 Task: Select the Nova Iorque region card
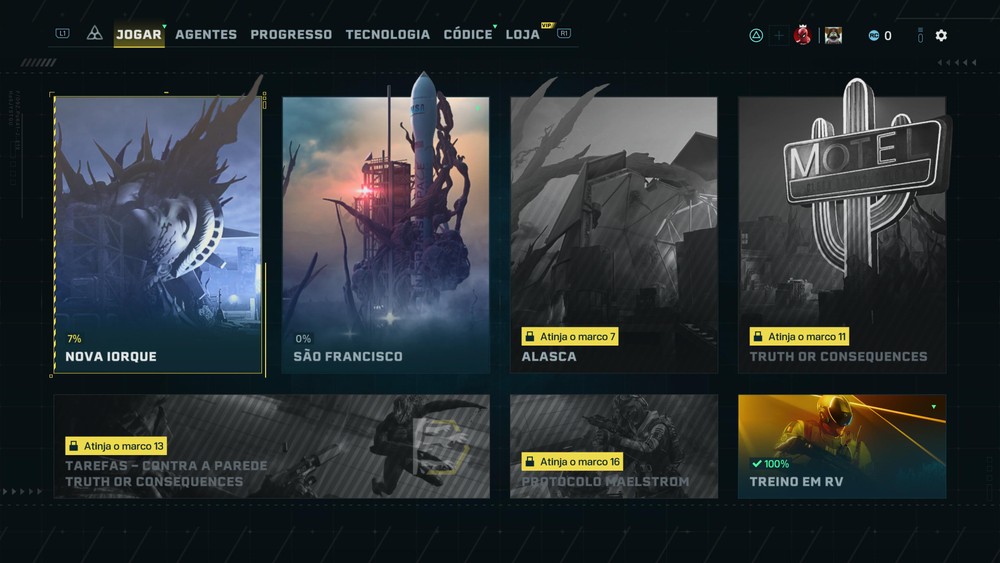point(158,235)
